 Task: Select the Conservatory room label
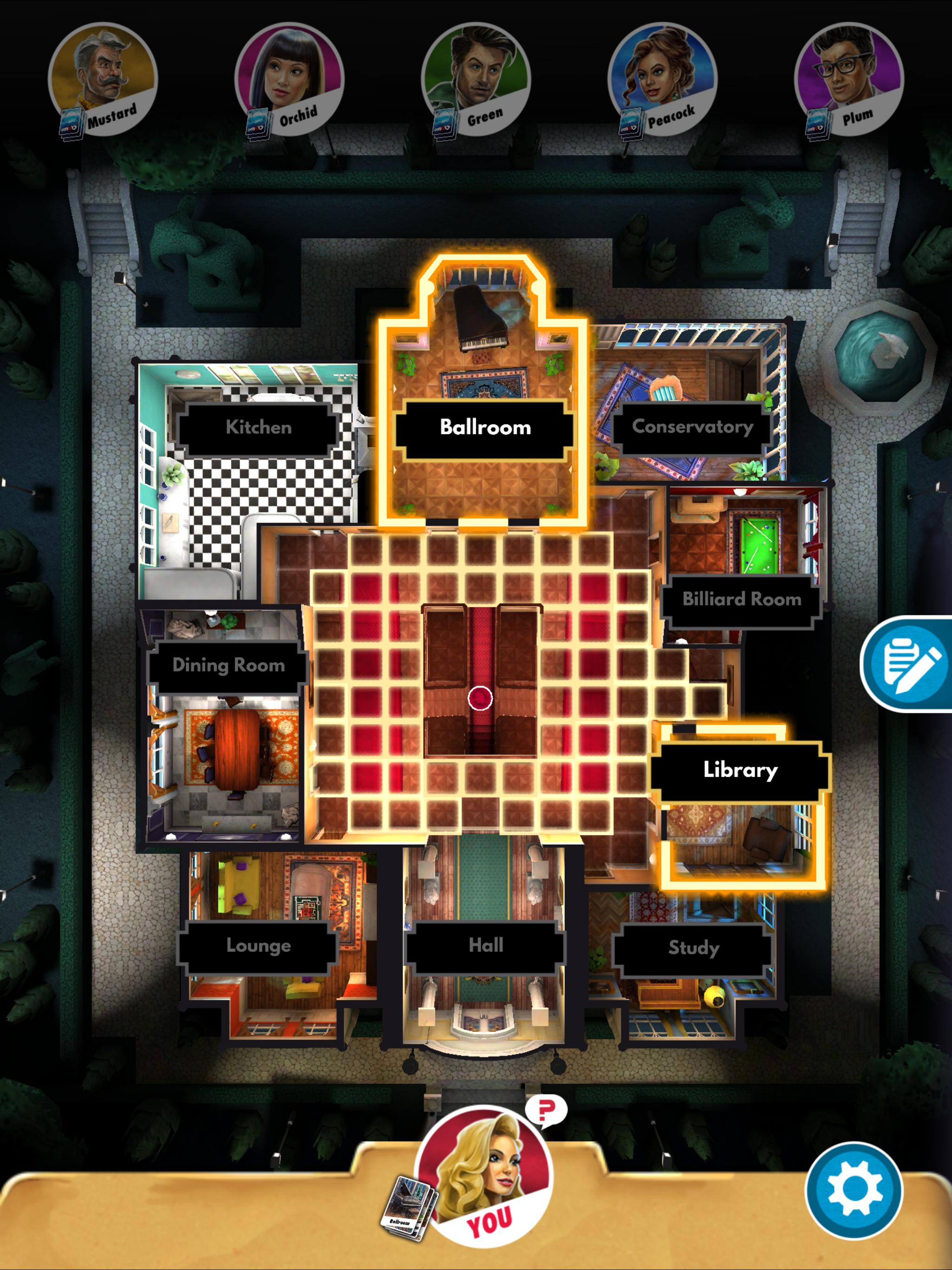[693, 427]
